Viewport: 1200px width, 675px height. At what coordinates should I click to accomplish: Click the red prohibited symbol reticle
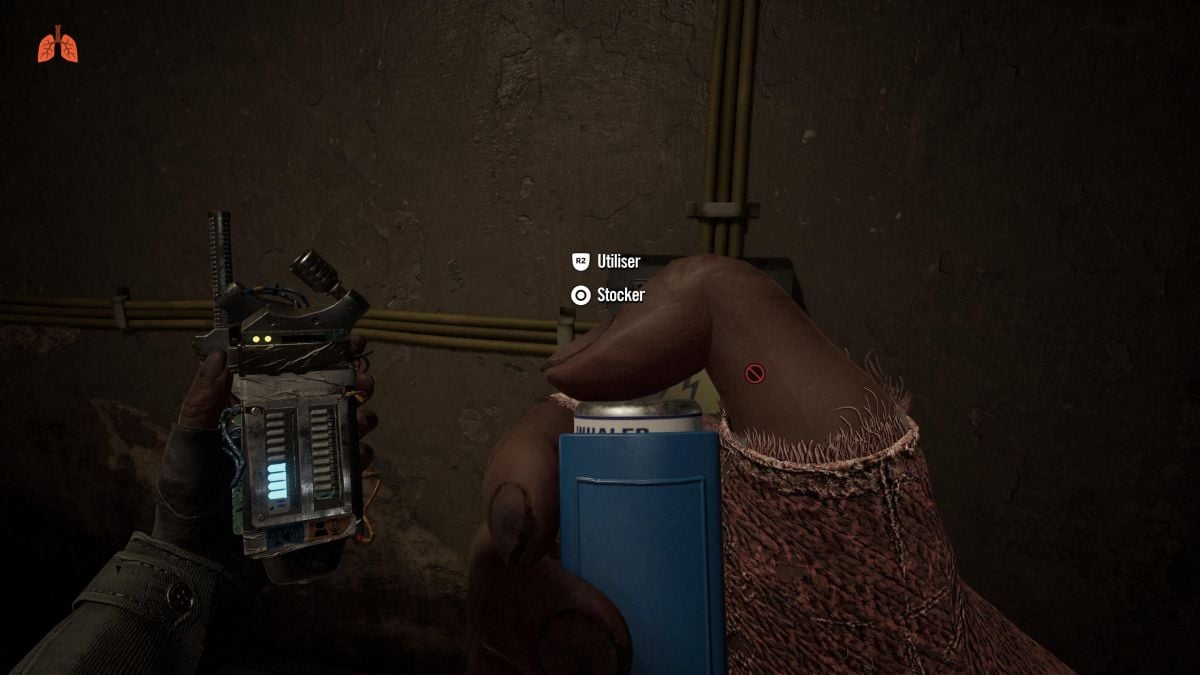pos(755,374)
